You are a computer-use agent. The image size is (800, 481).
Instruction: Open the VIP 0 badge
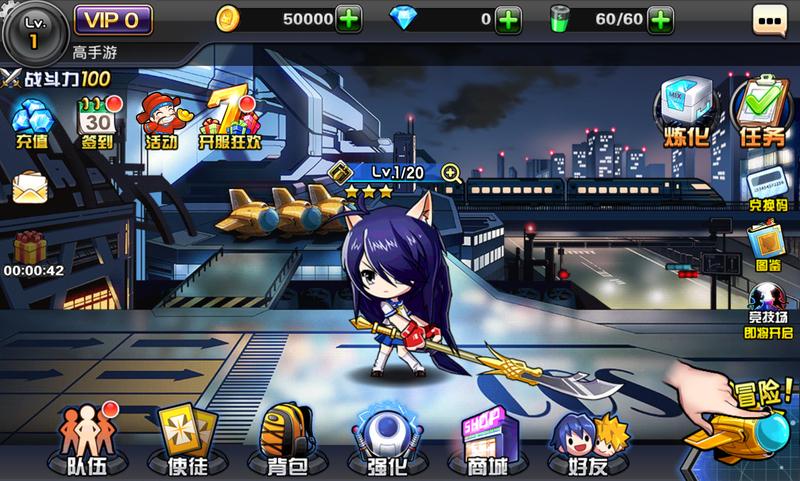pos(112,18)
